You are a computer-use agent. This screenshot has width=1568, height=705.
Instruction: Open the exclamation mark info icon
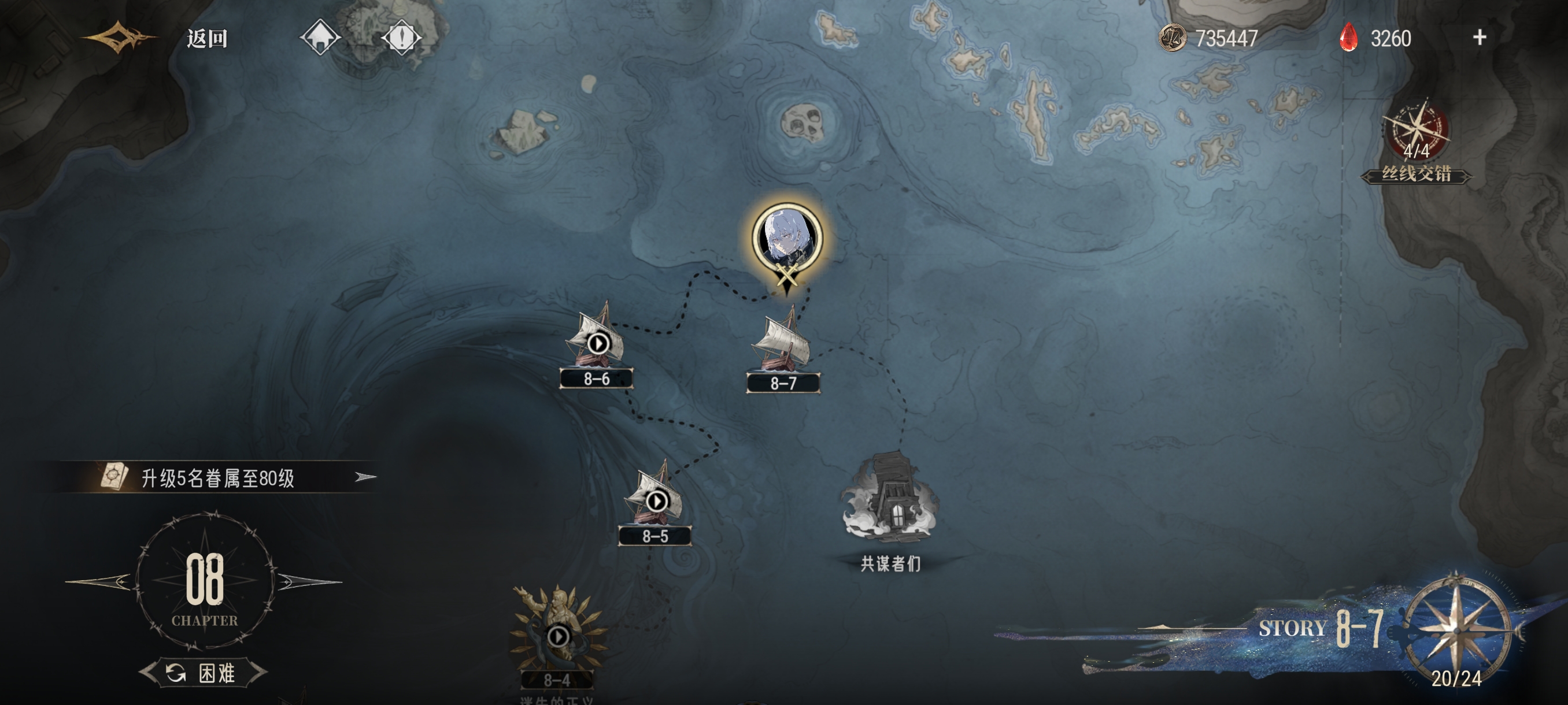(401, 38)
